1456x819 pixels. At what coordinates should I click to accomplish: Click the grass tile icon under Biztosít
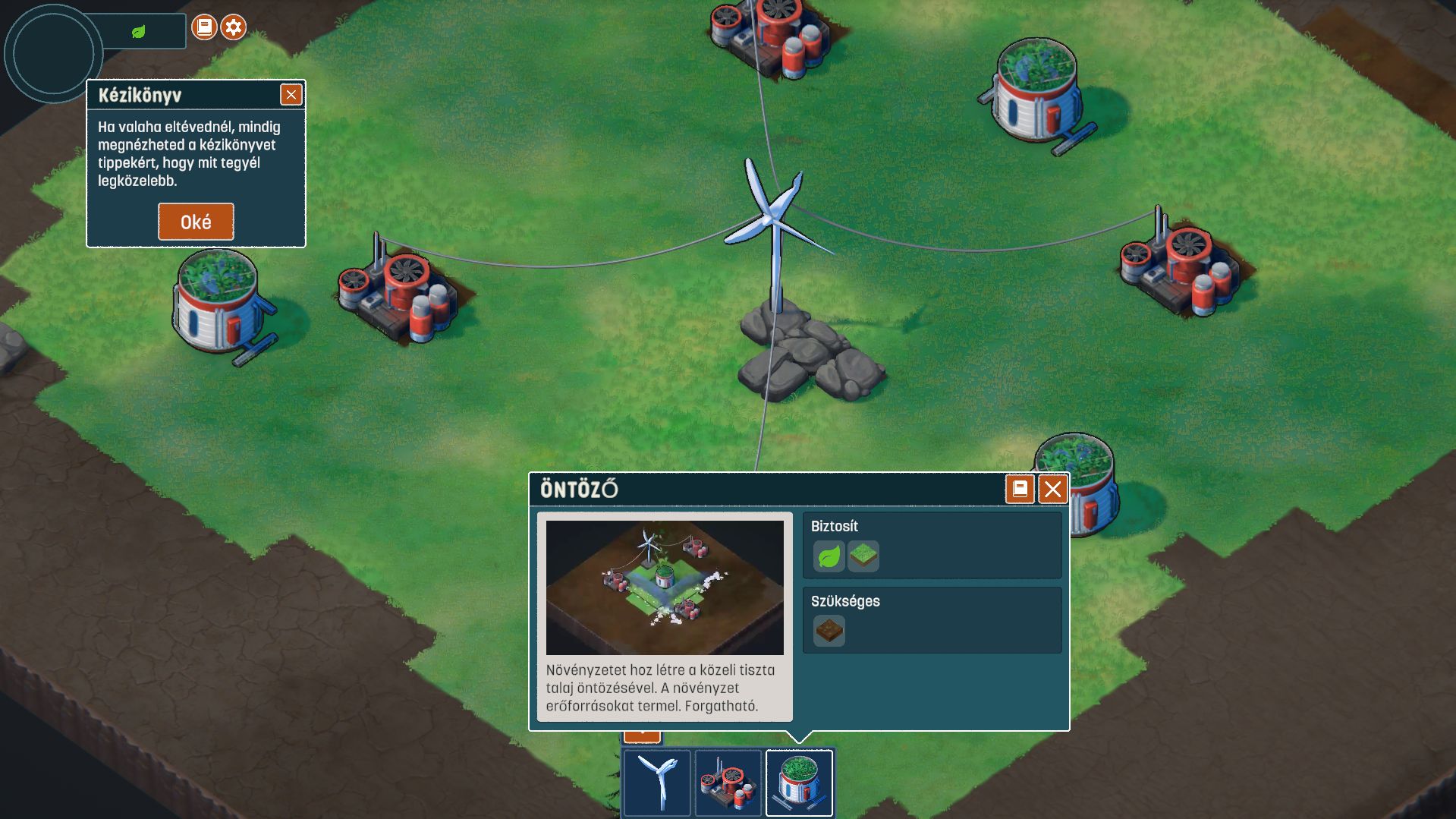[x=863, y=556]
